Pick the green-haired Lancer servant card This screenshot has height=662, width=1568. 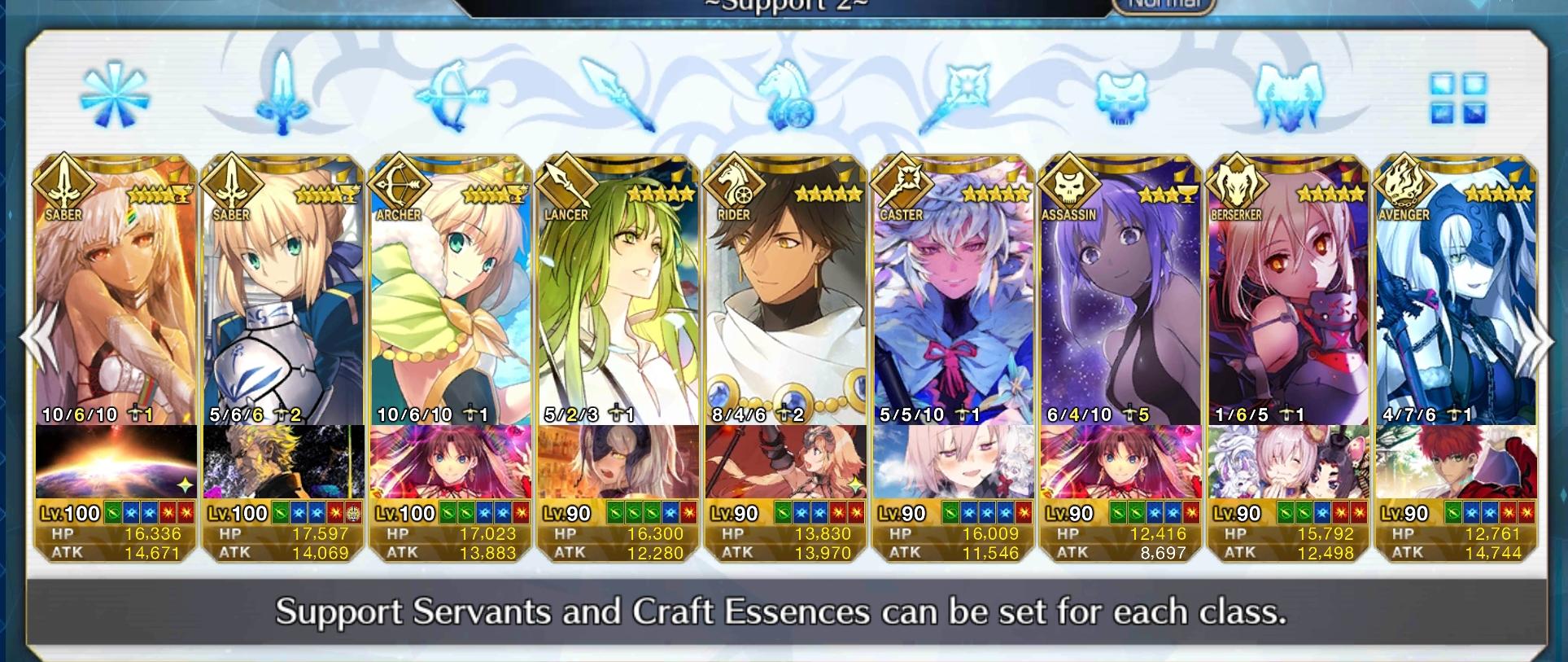pyautogui.click(x=618, y=326)
